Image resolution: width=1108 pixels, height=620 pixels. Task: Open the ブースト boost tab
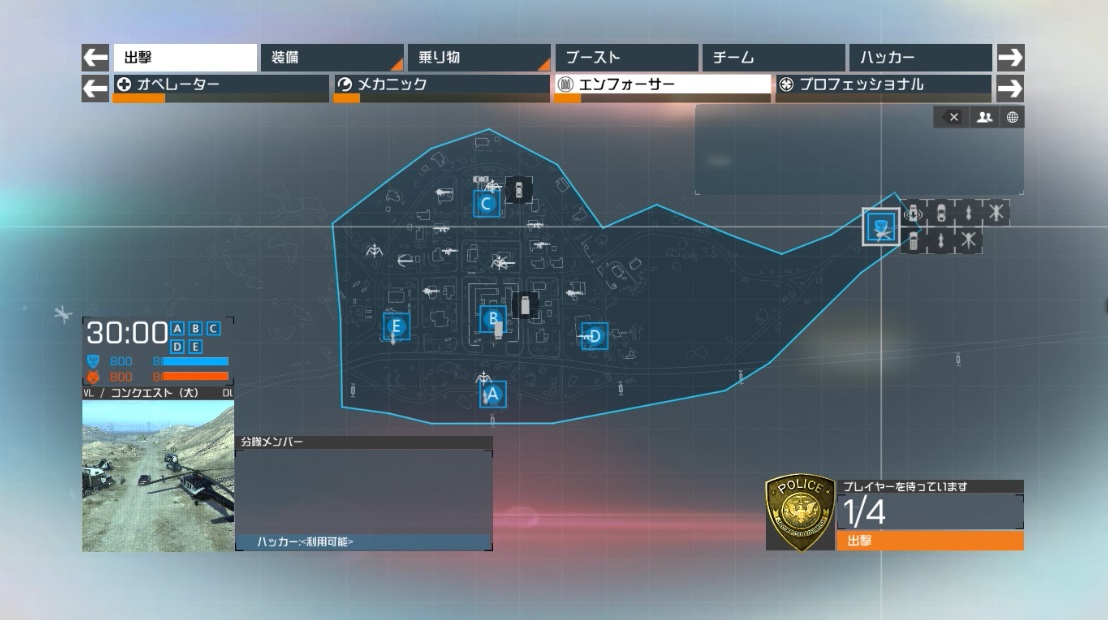(x=625, y=58)
